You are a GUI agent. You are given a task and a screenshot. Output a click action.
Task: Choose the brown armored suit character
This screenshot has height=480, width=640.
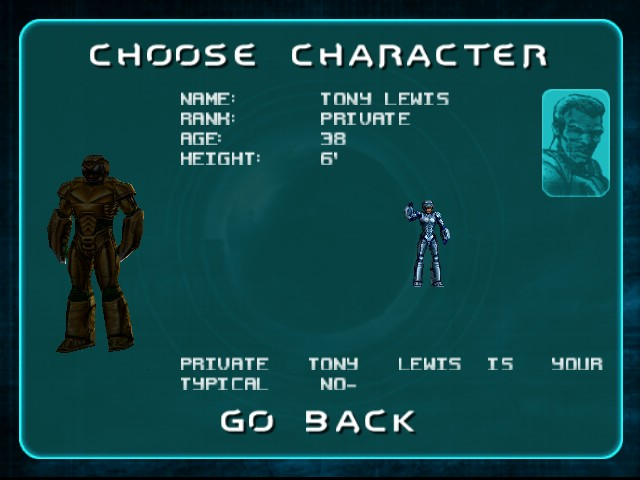pos(97,253)
